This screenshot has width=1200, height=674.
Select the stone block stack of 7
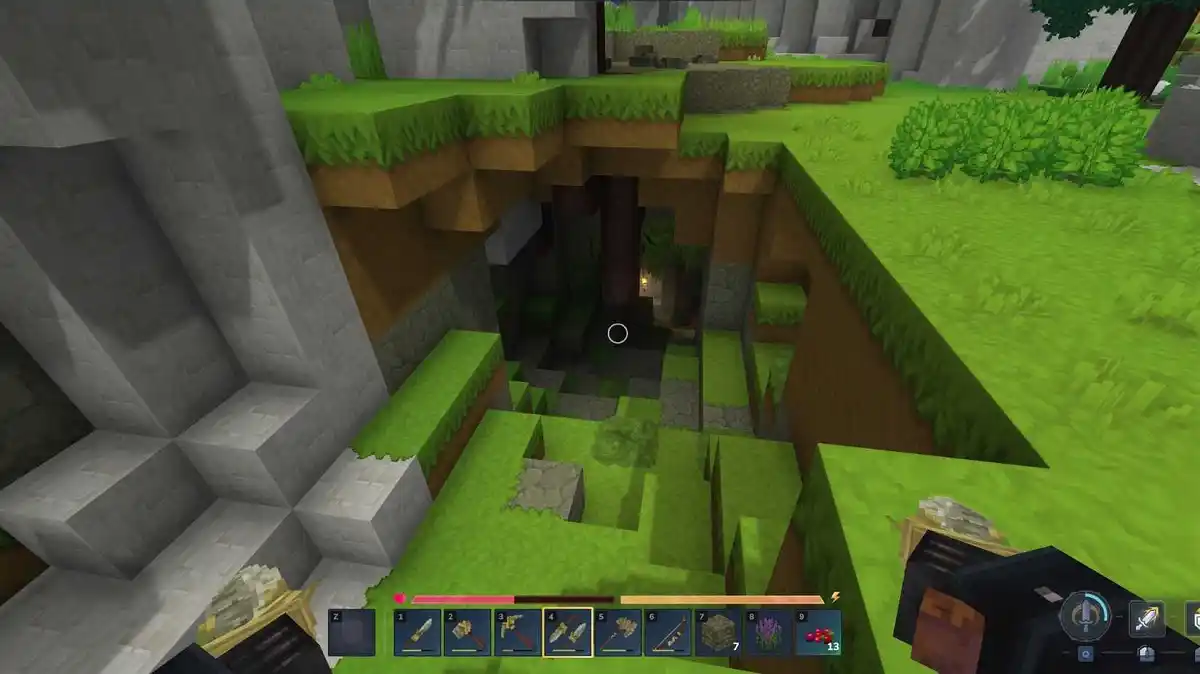coord(717,633)
